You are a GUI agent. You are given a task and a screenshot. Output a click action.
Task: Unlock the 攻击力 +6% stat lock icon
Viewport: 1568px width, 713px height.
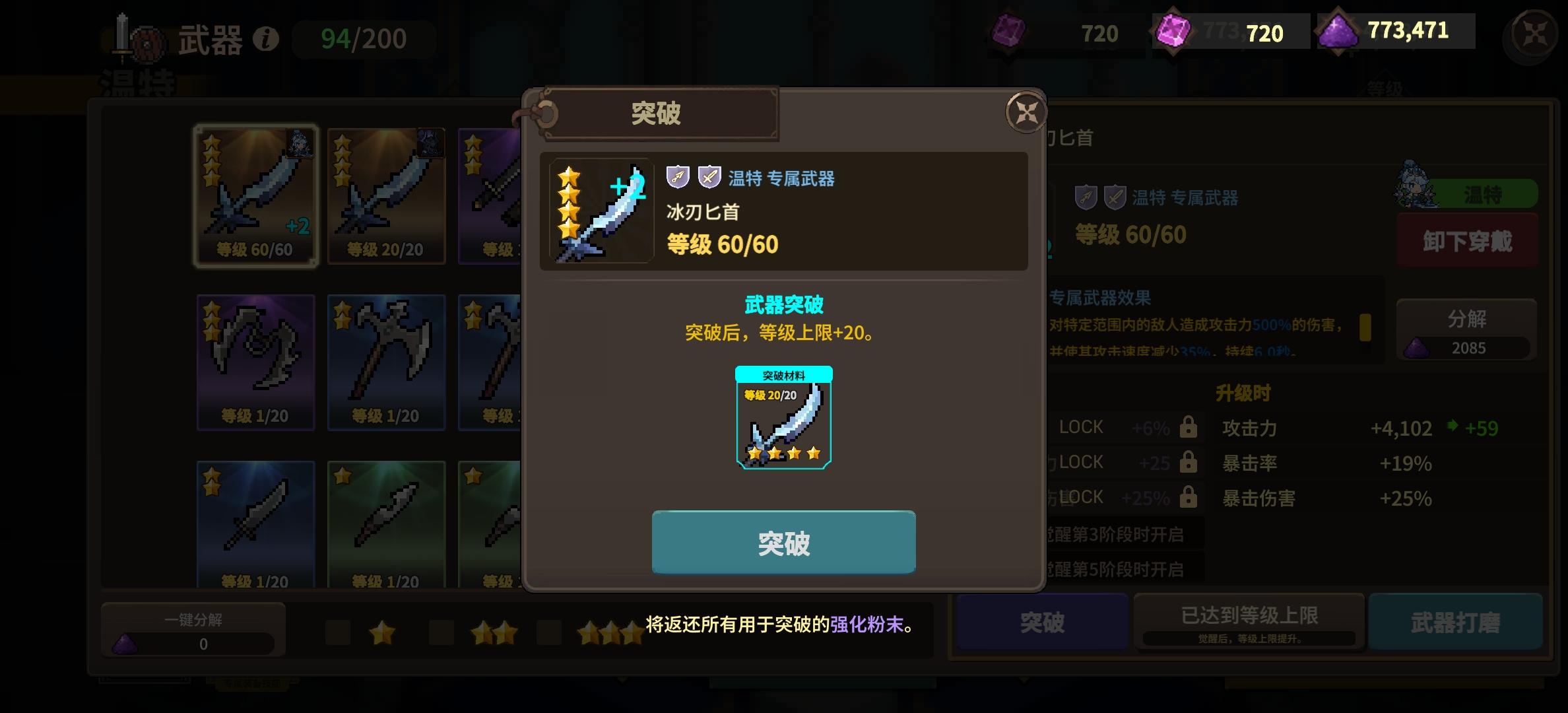tap(1188, 427)
